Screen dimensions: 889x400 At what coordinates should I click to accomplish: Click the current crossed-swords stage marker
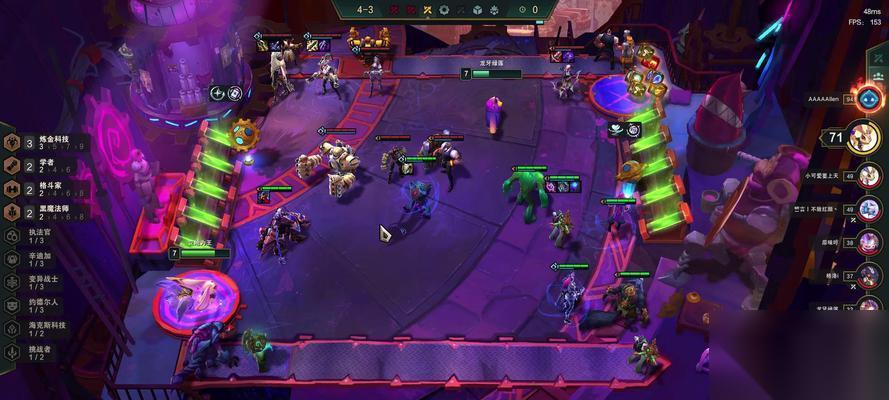[426, 10]
